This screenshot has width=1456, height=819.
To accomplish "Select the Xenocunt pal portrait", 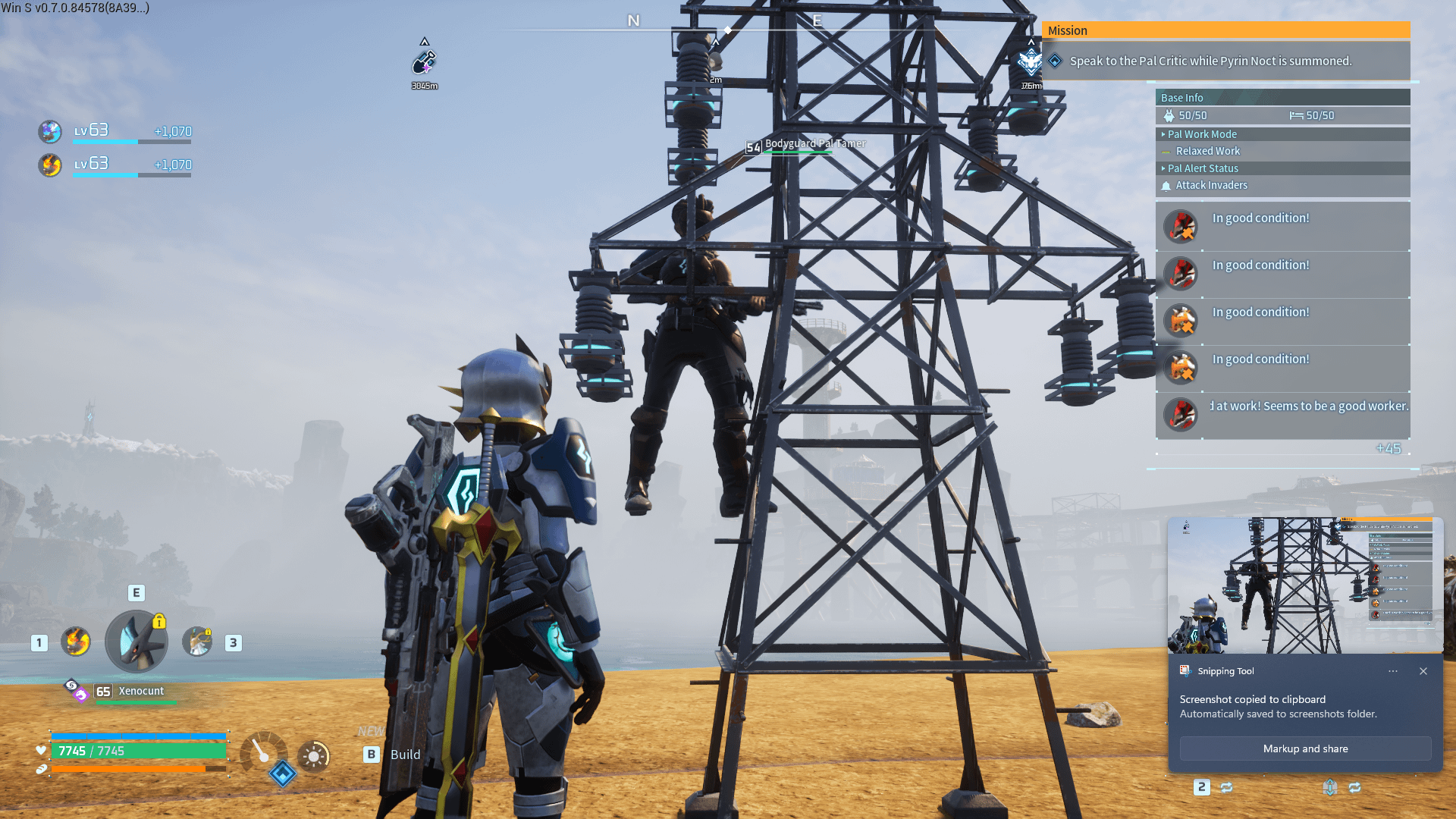I will point(136,642).
